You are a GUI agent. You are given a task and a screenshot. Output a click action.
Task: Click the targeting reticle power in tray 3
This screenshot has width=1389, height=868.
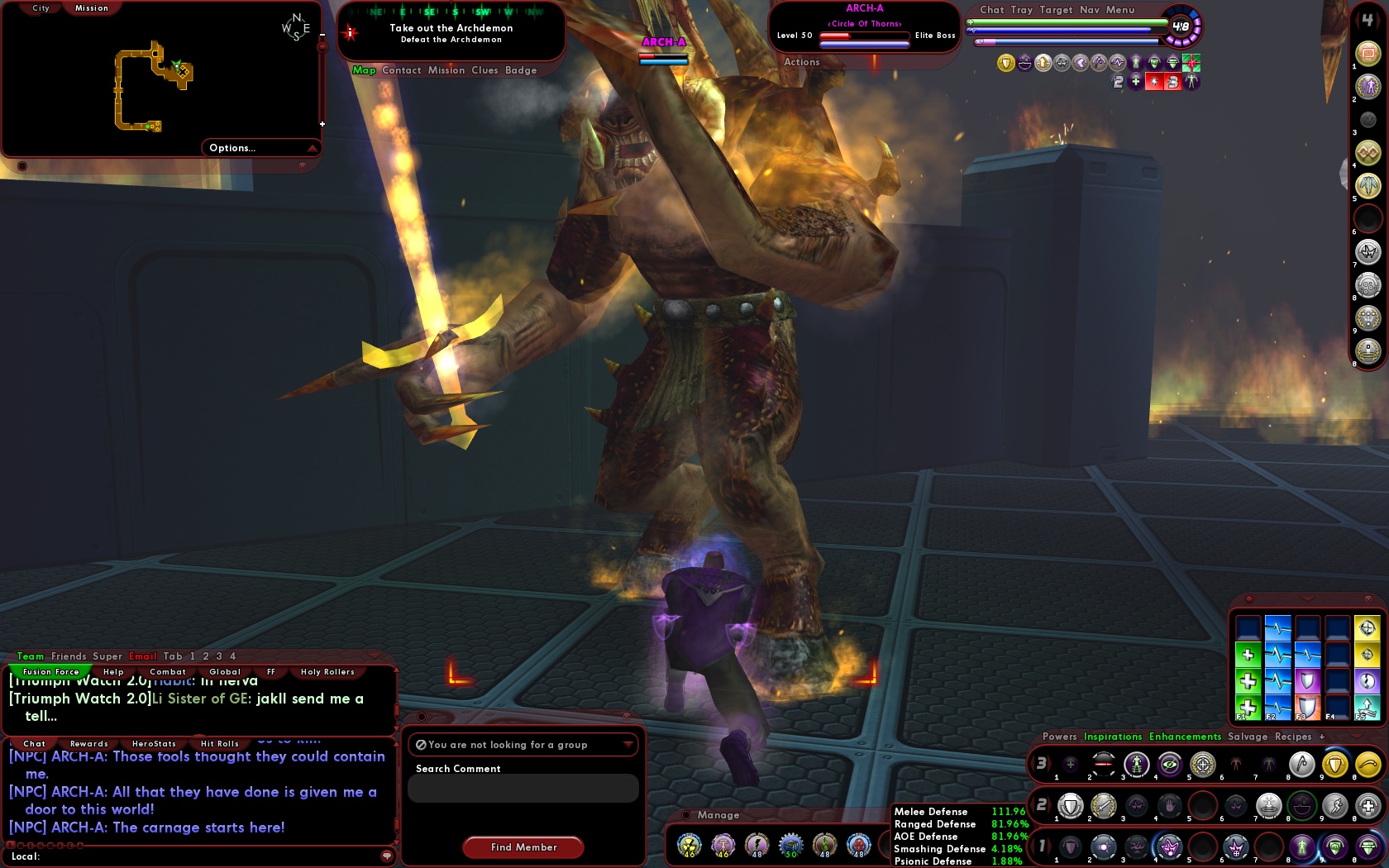[x=1201, y=764]
